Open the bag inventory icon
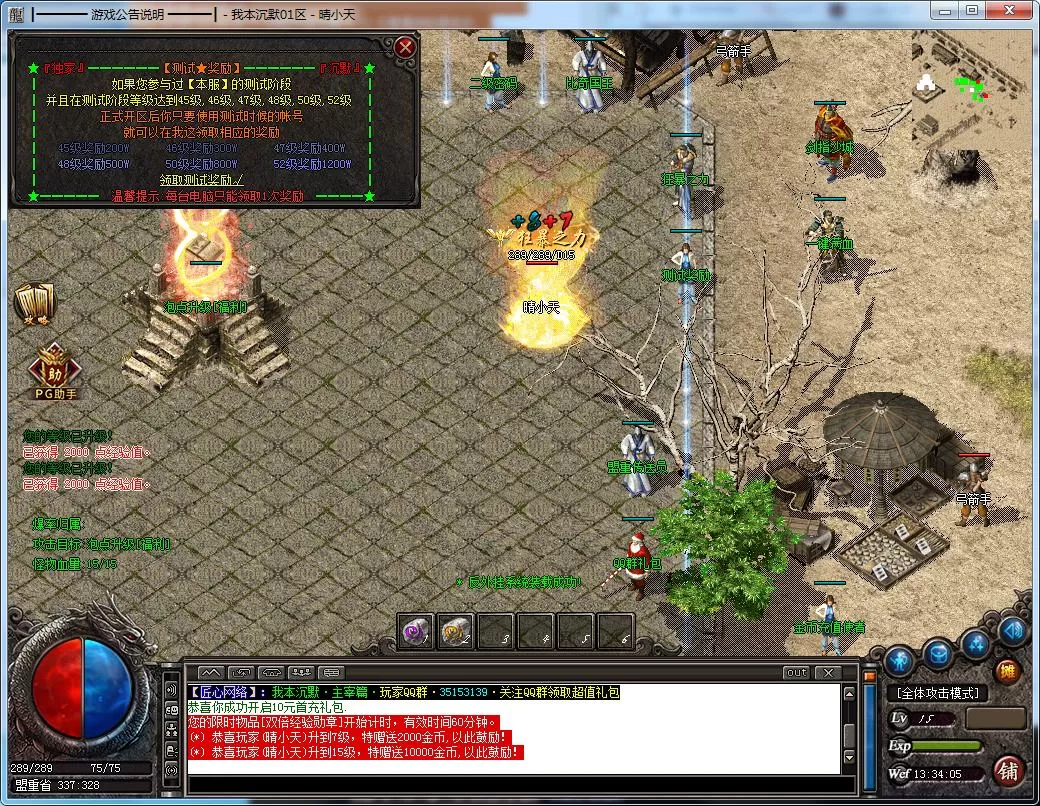This screenshot has height=806, width=1040. [938, 655]
